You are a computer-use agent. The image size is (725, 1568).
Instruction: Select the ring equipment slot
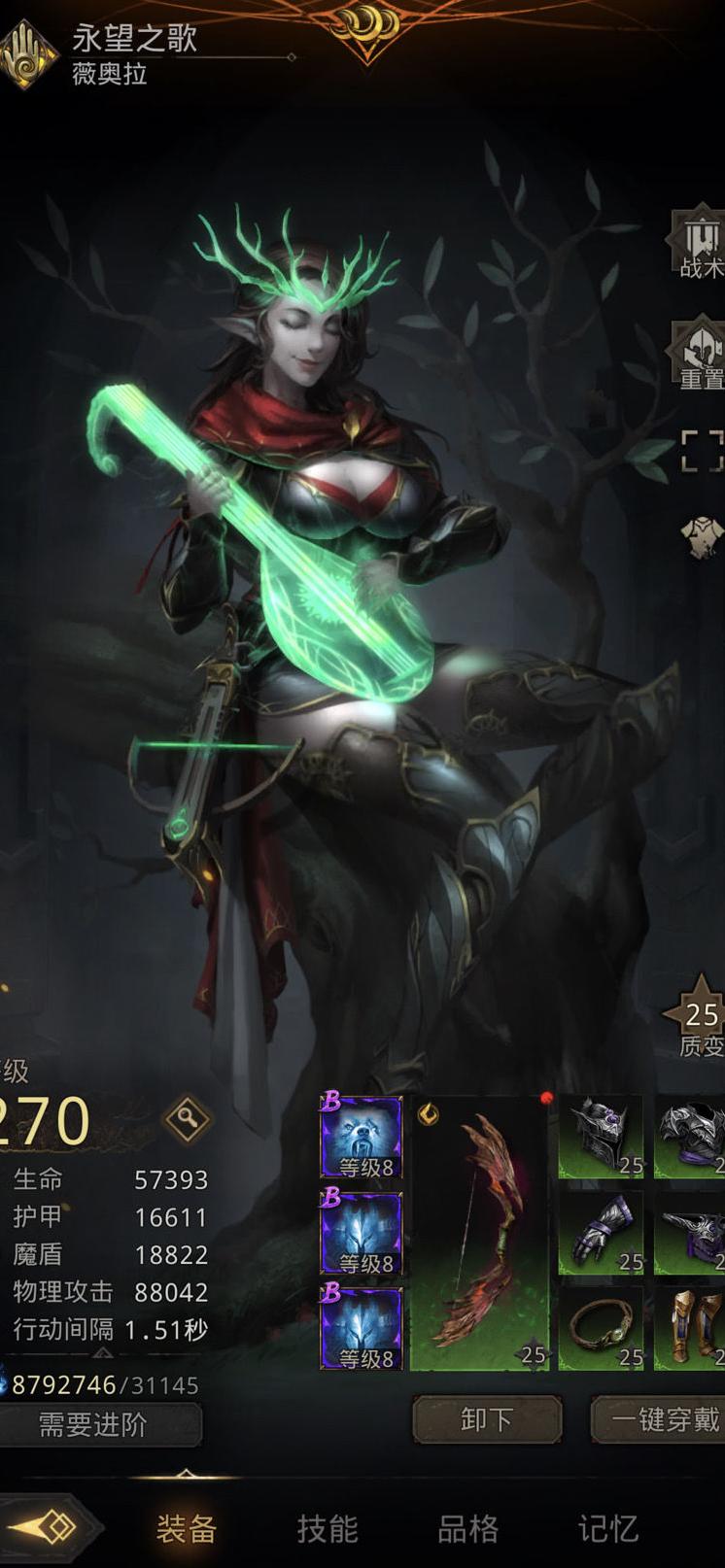(601, 1327)
